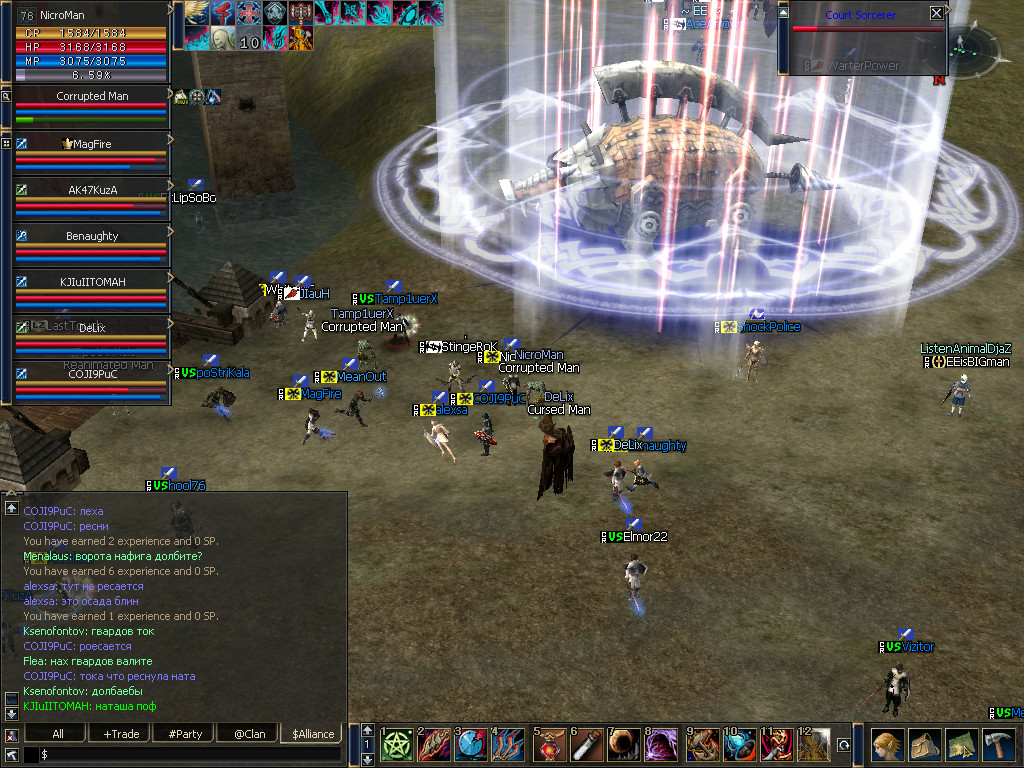Screen dimensions: 1024x768
Task: Open the inventory bag icon
Action: (925, 746)
